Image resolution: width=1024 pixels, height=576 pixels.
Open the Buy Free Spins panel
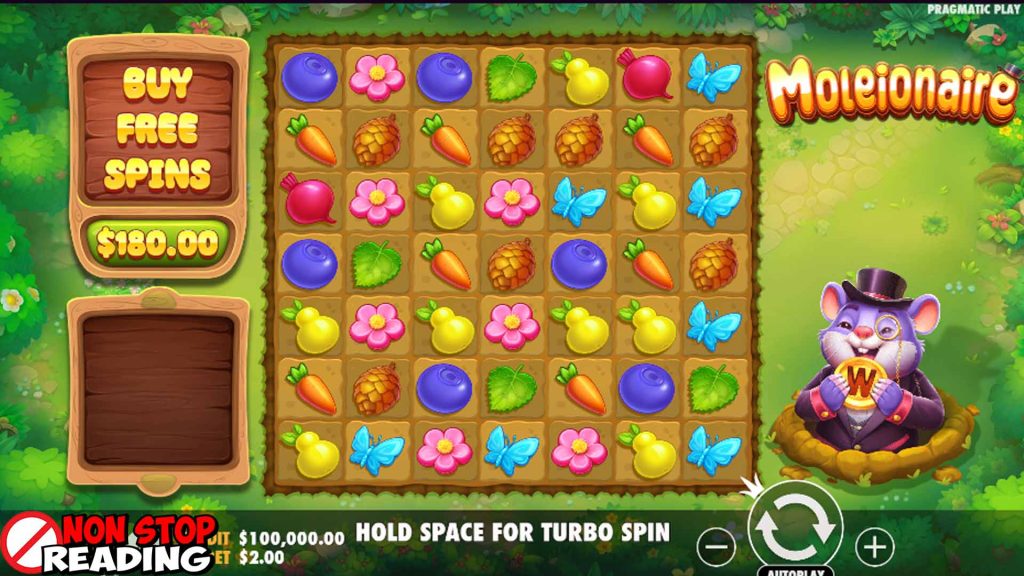pos(158,128)
